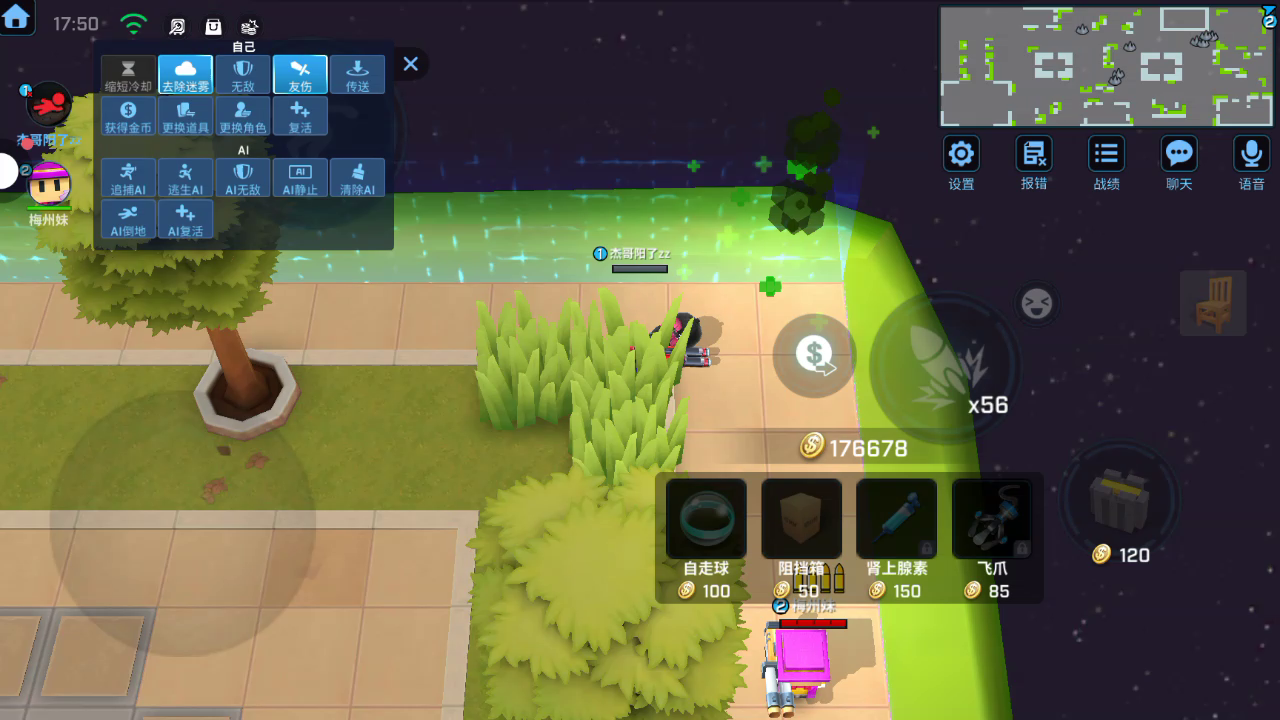Choose 更换道具 to change items
The height and width of the screenshot is (720, 1280).
186,116
